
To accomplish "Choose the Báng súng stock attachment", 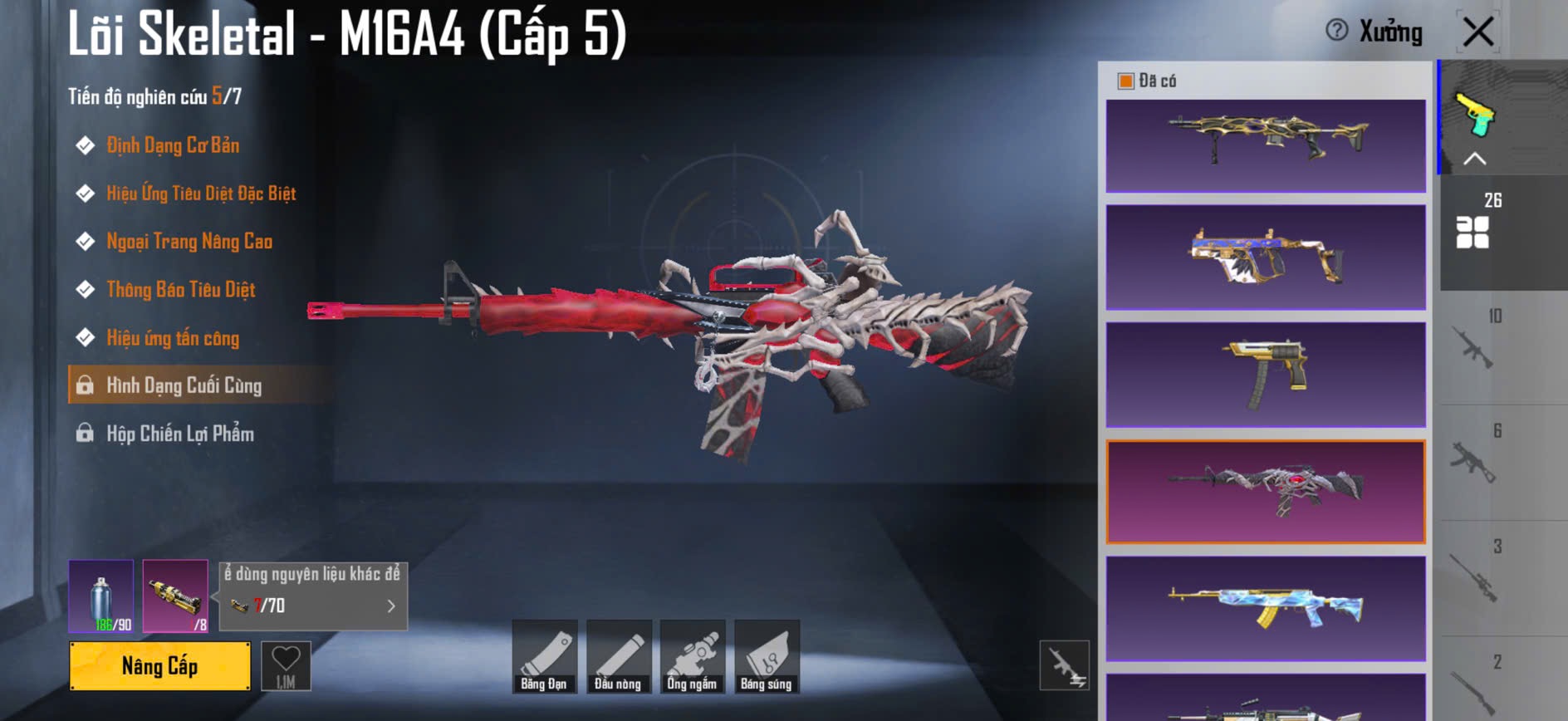I will tap(766, 656).
